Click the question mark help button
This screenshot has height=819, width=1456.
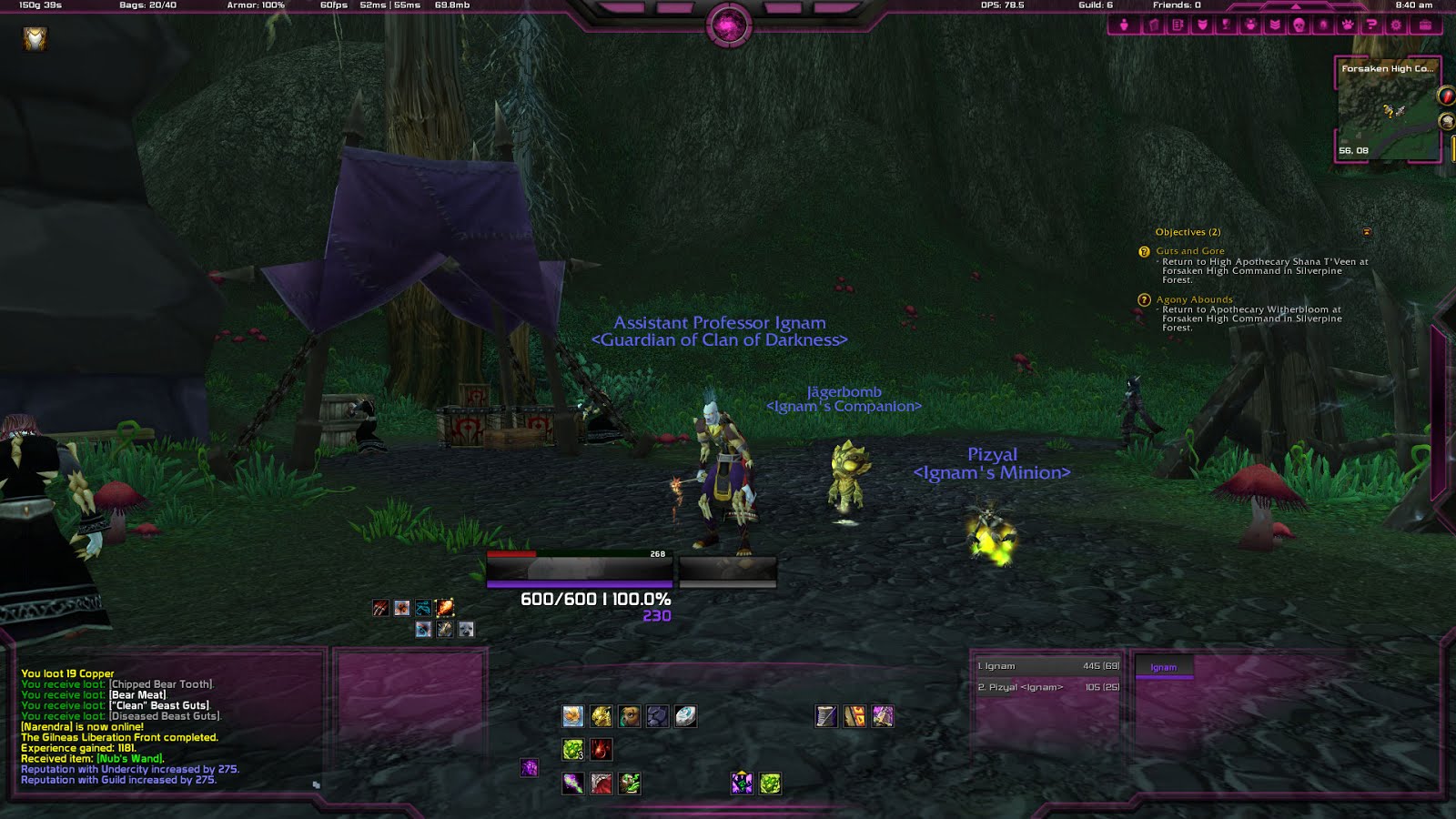pos(1371,25)
